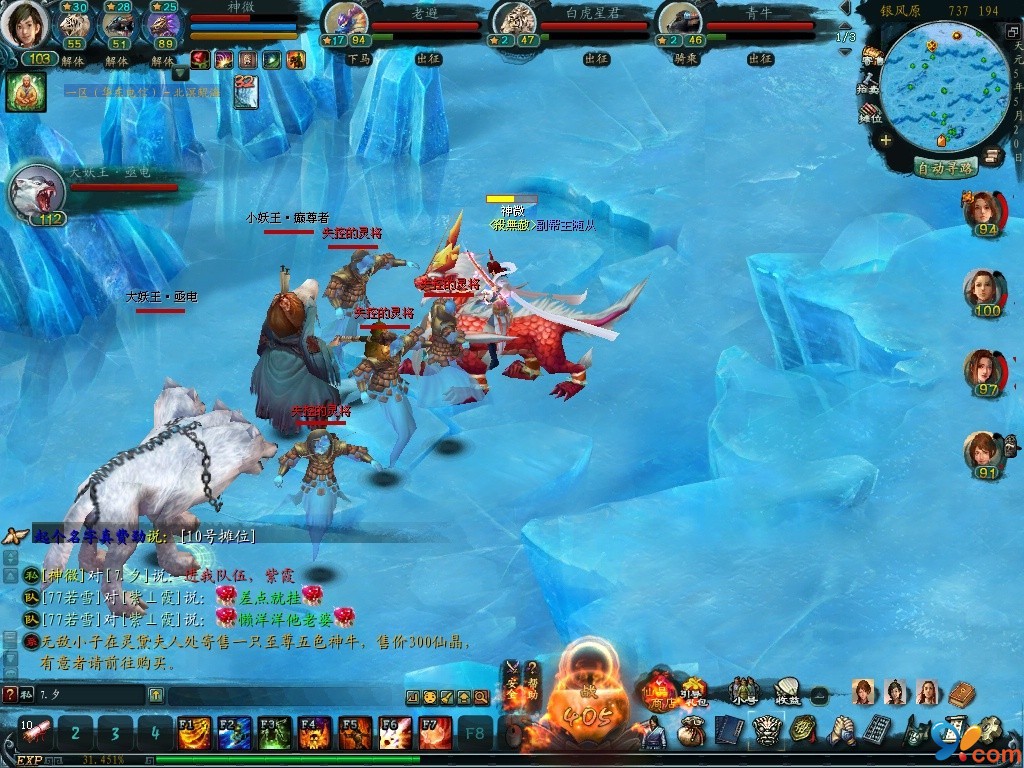
Task: Use the F2 blue warrior skill
Action: pos(234,734)
